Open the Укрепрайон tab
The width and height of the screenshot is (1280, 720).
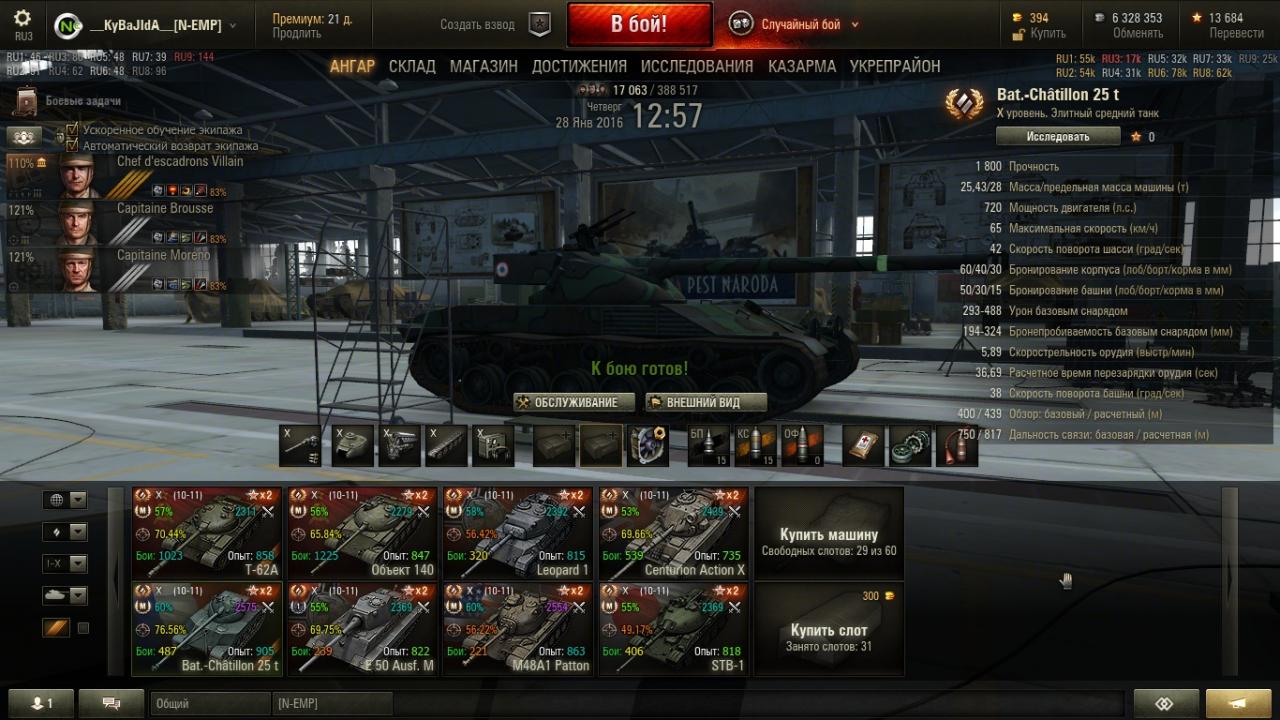[895, 66]
